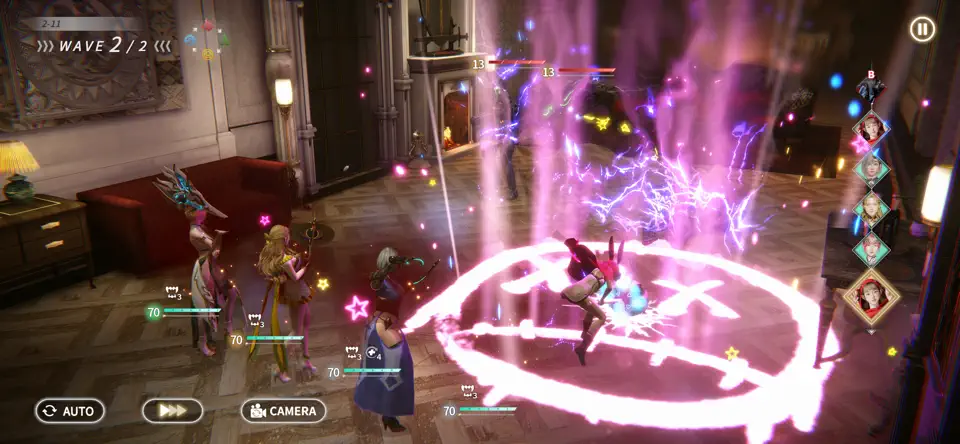The width and height of the screenshot is (960, 444).
Task: Select the large red-haired portrait in turn order
Action: (871, 297)
